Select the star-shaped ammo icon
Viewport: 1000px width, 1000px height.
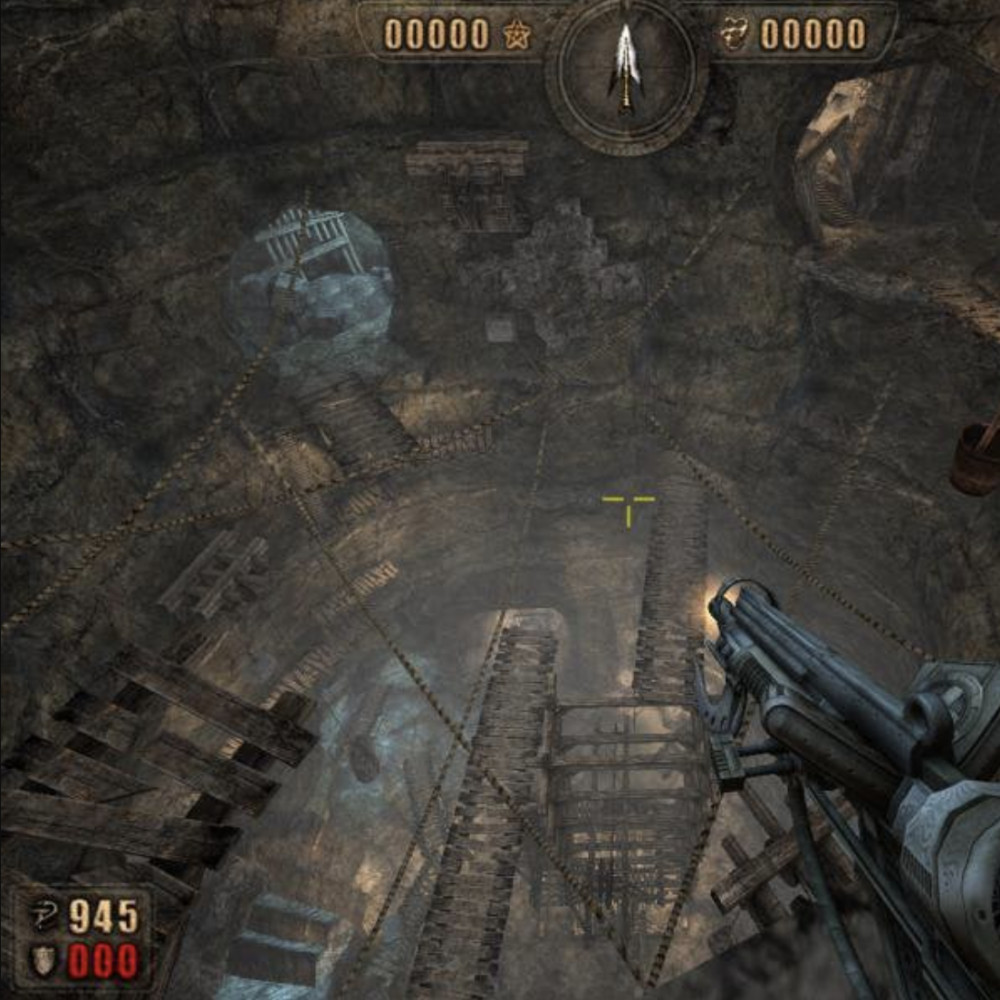517,36
